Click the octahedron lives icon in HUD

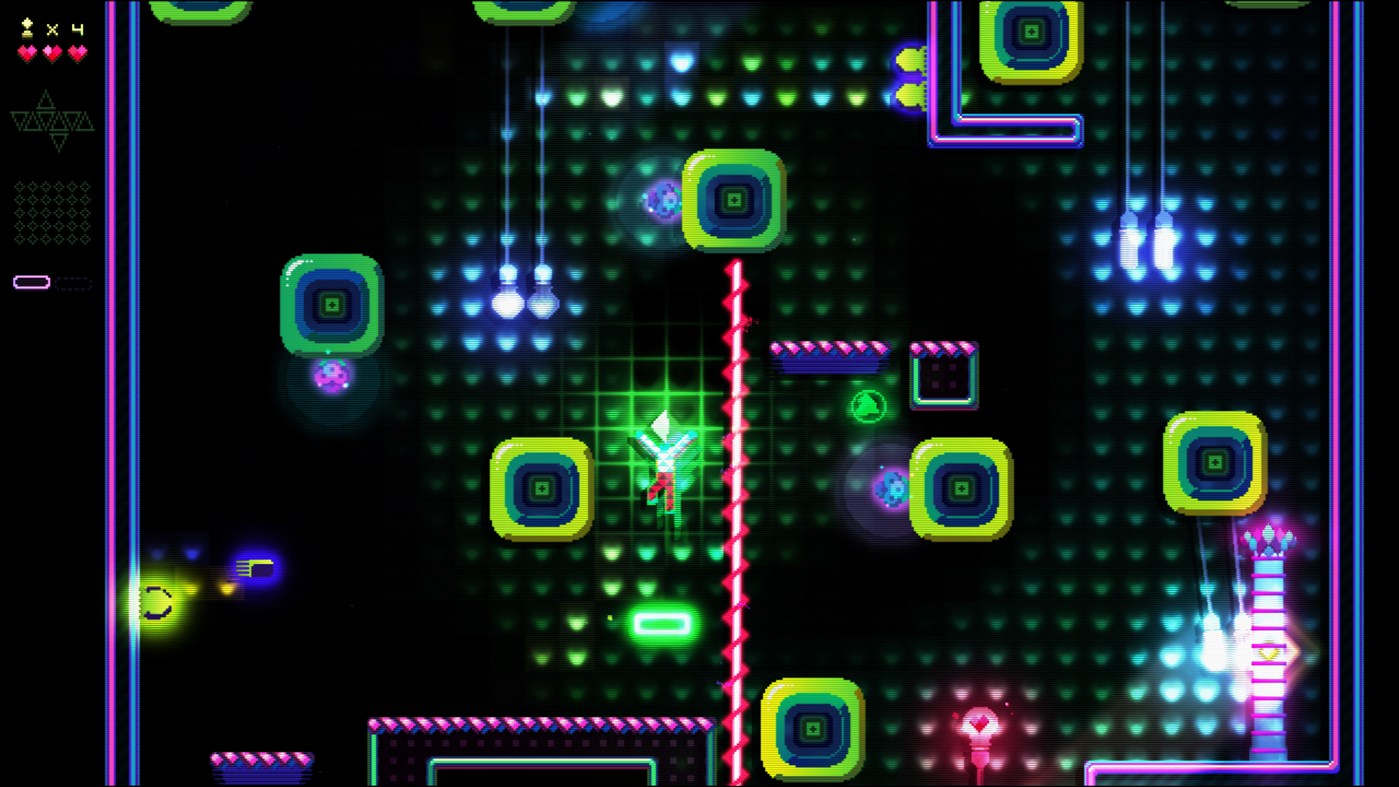[x=26, y=29]
